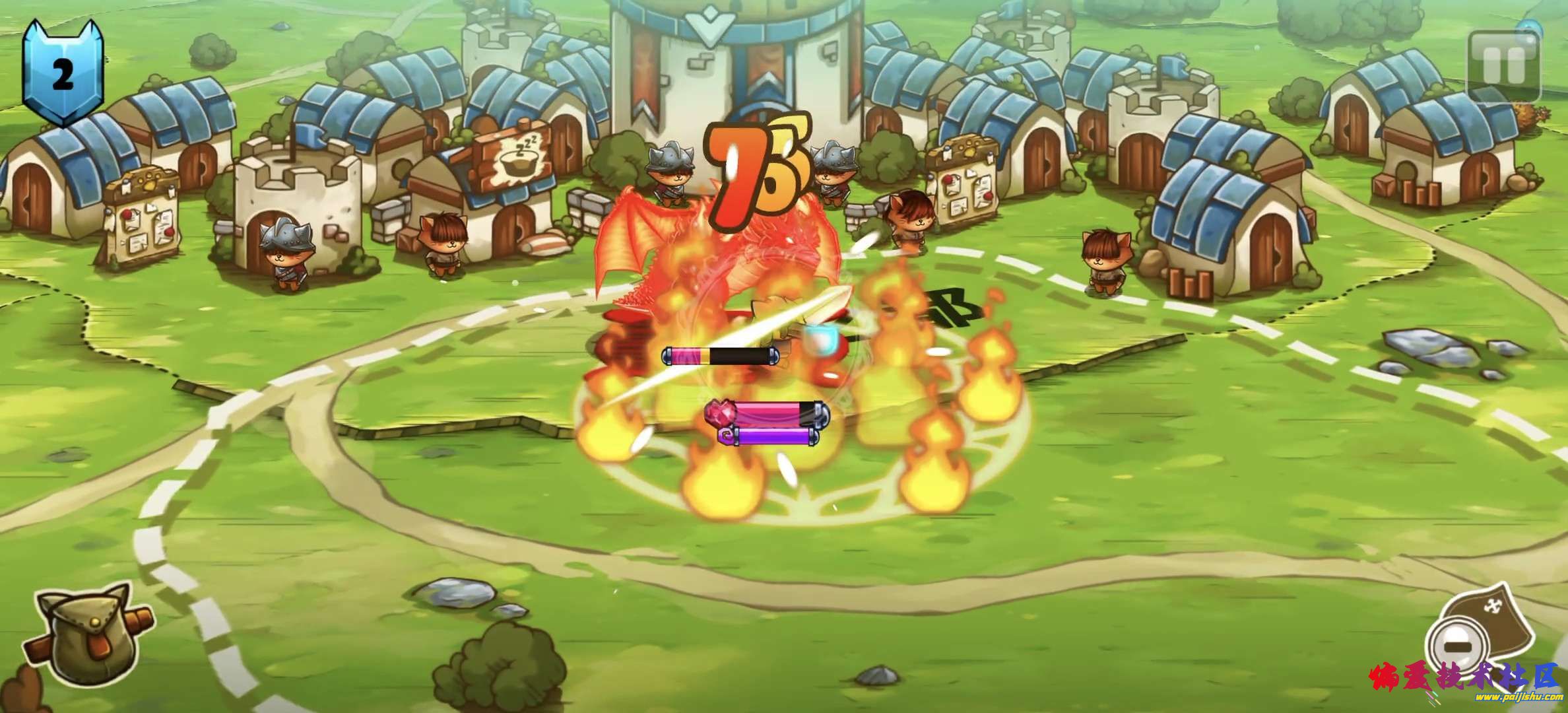Viewport: 1568px width, 713px height.
Task: Pause the game
Action: point(1503,65)
